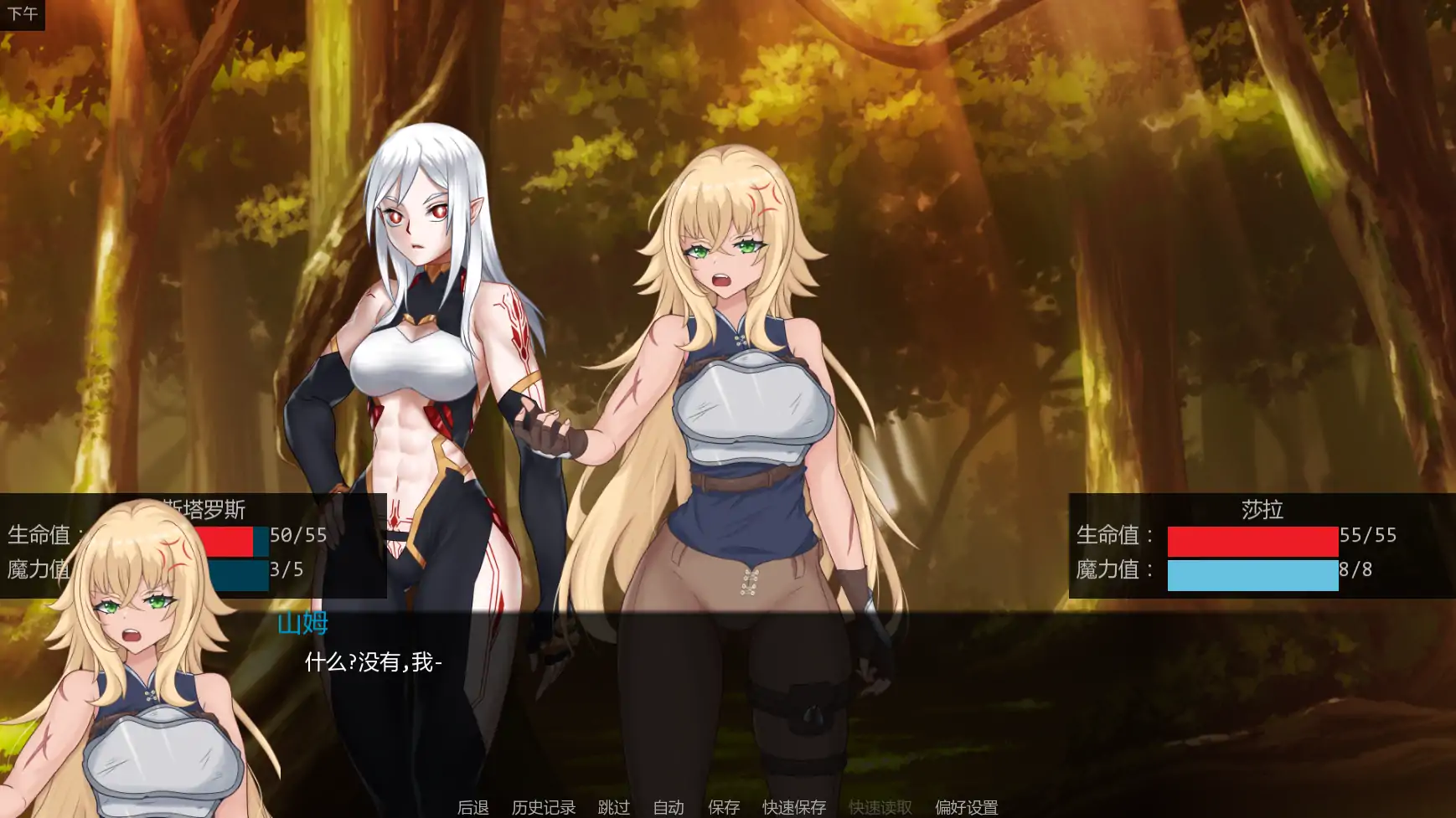Open the 历史记录 dialogue history

(x=543, y=807)
